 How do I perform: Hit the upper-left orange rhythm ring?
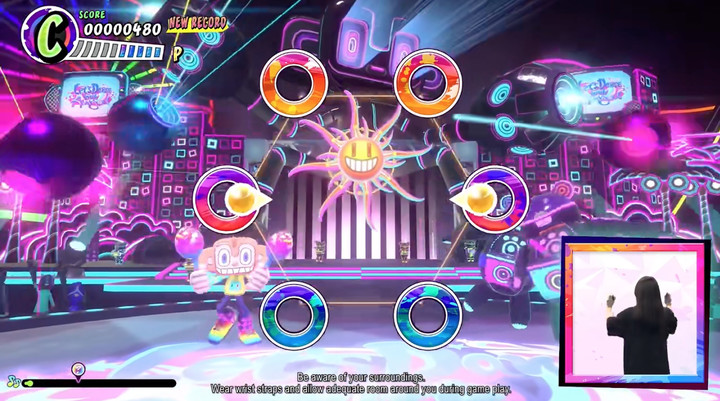(294, 83)
